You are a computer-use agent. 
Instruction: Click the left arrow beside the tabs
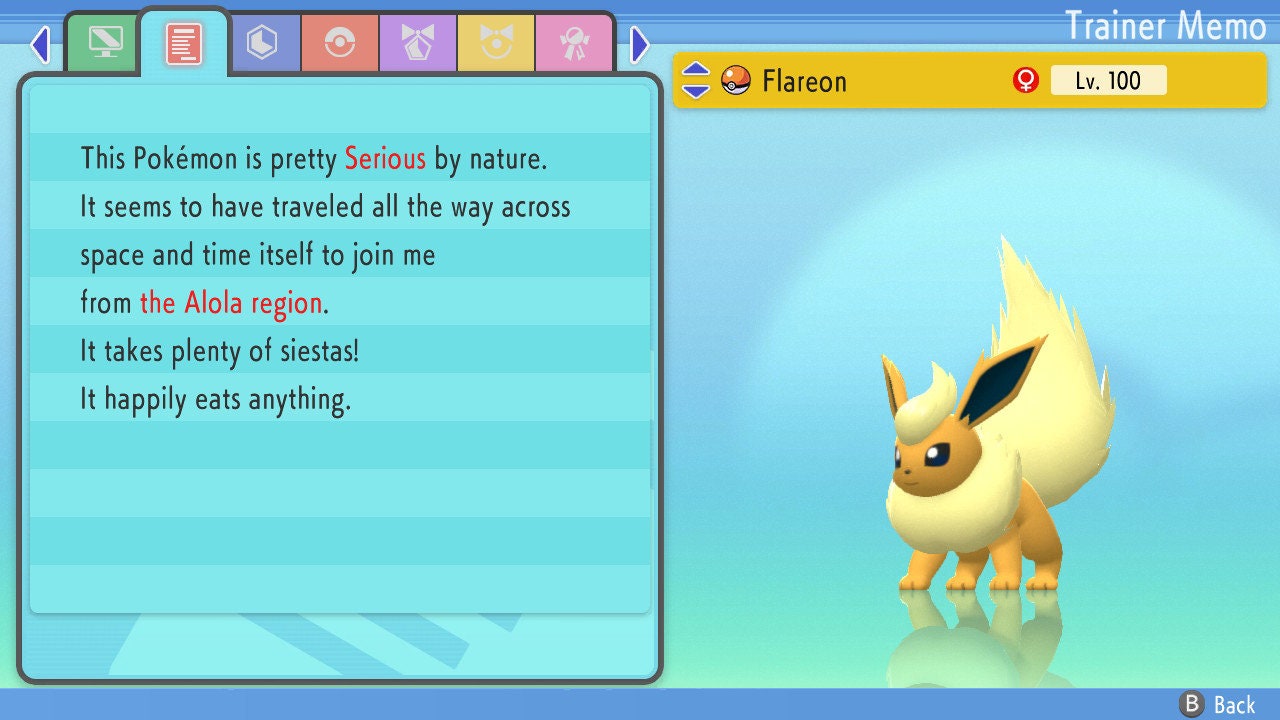coord(40,44)
